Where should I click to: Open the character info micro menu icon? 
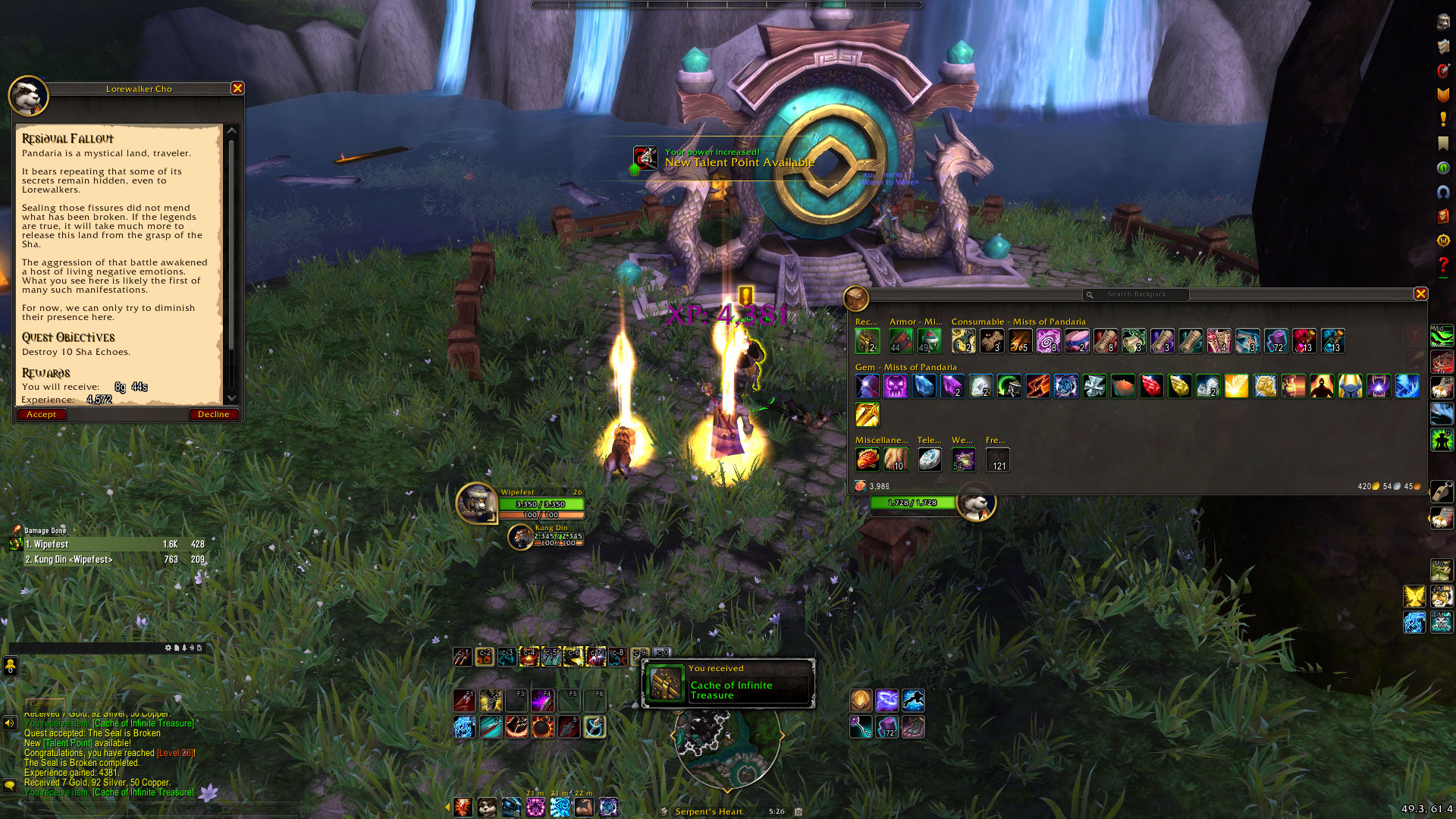tap(1443, 22)
